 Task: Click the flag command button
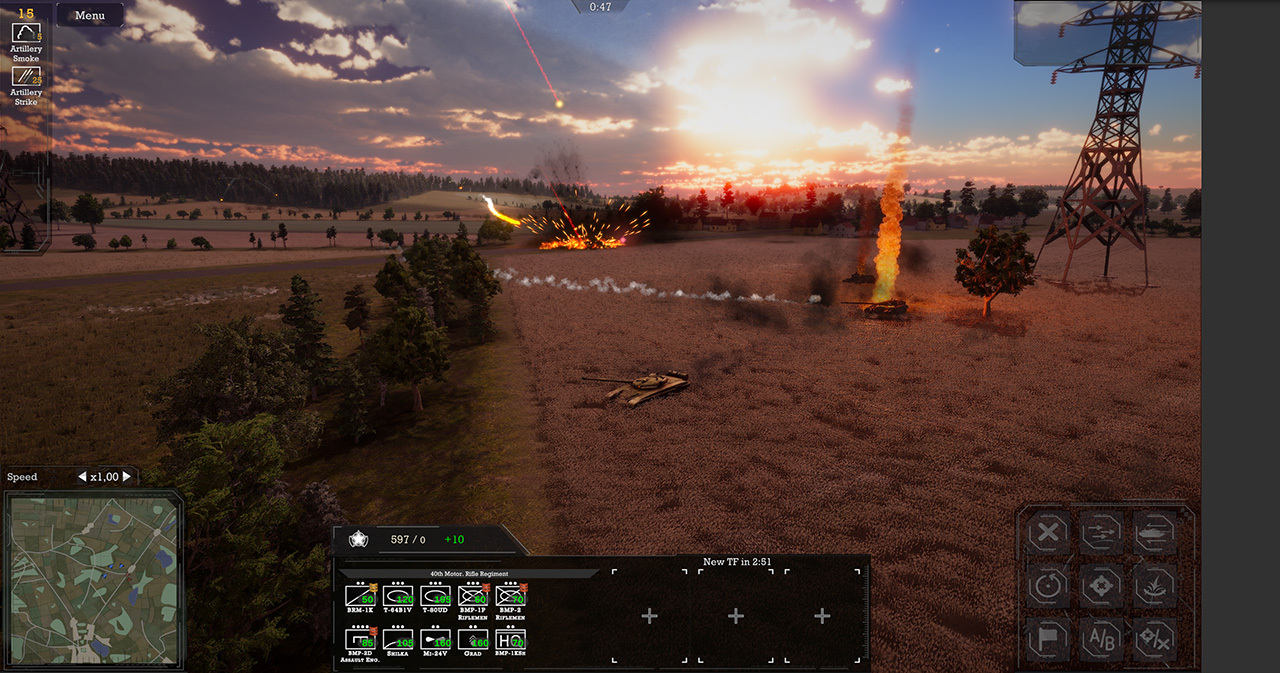click(1047, 639)
